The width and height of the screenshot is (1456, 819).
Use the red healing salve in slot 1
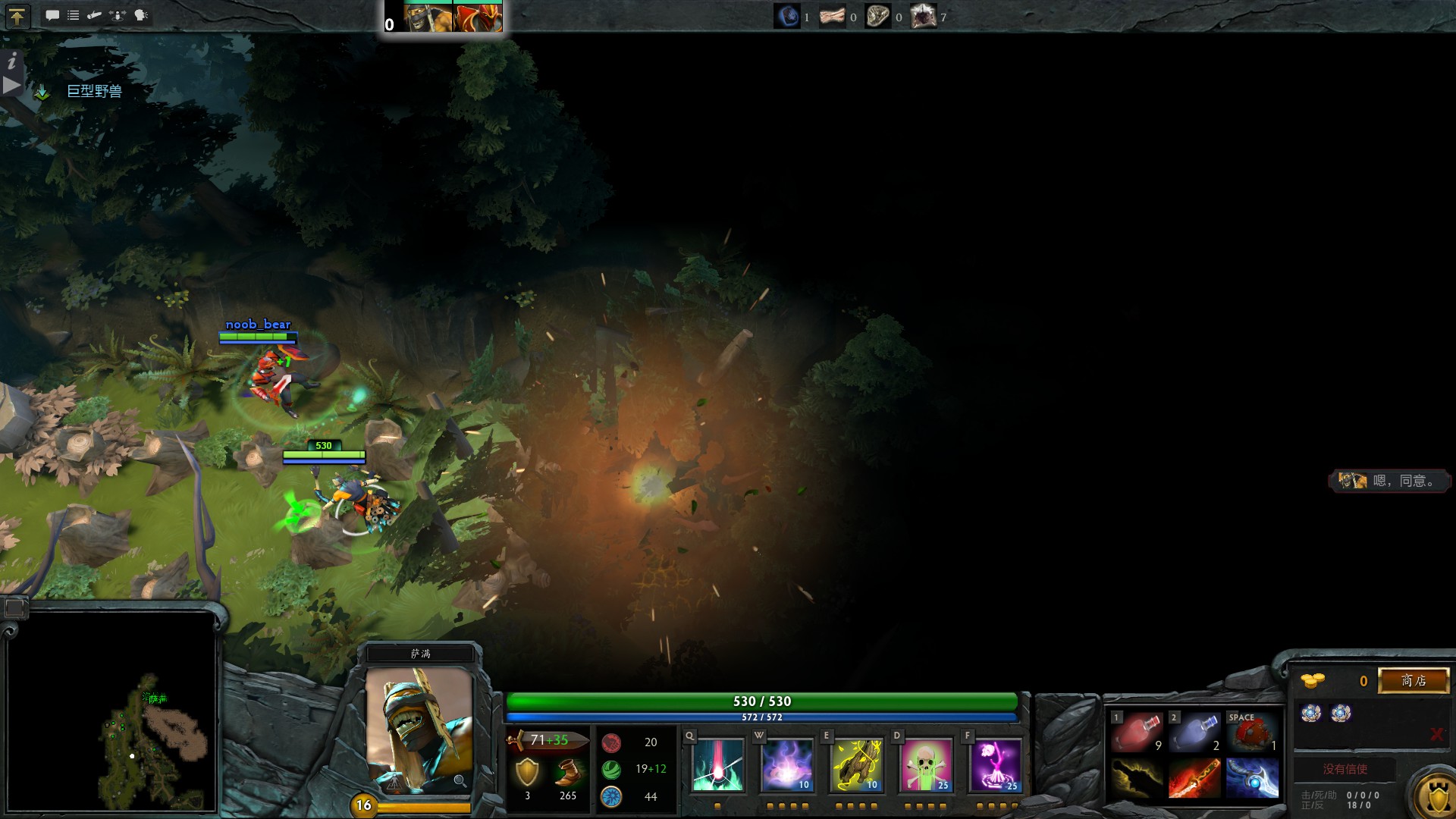tap(1136, 733)
